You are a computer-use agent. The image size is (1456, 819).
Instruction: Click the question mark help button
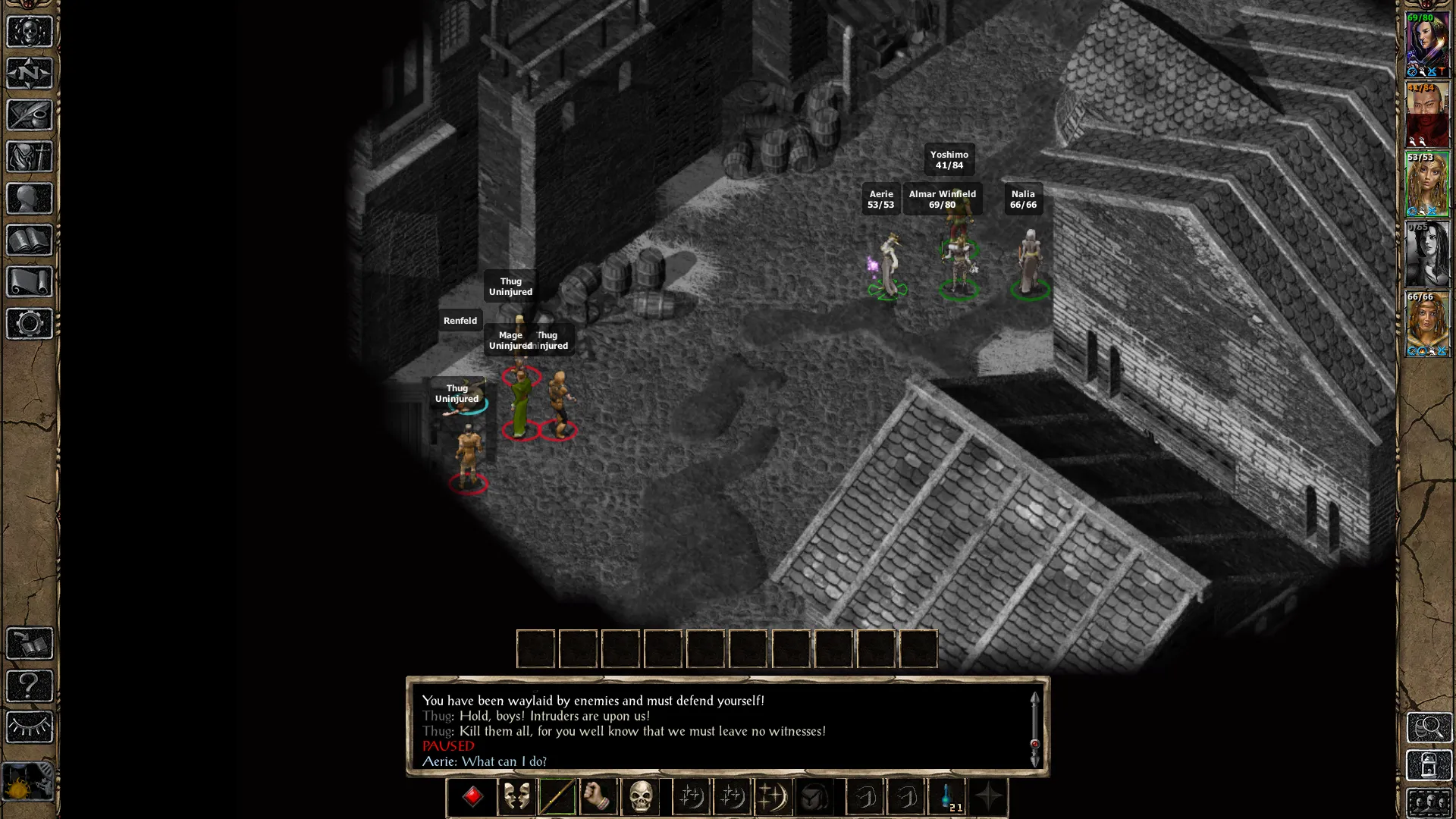30,686
